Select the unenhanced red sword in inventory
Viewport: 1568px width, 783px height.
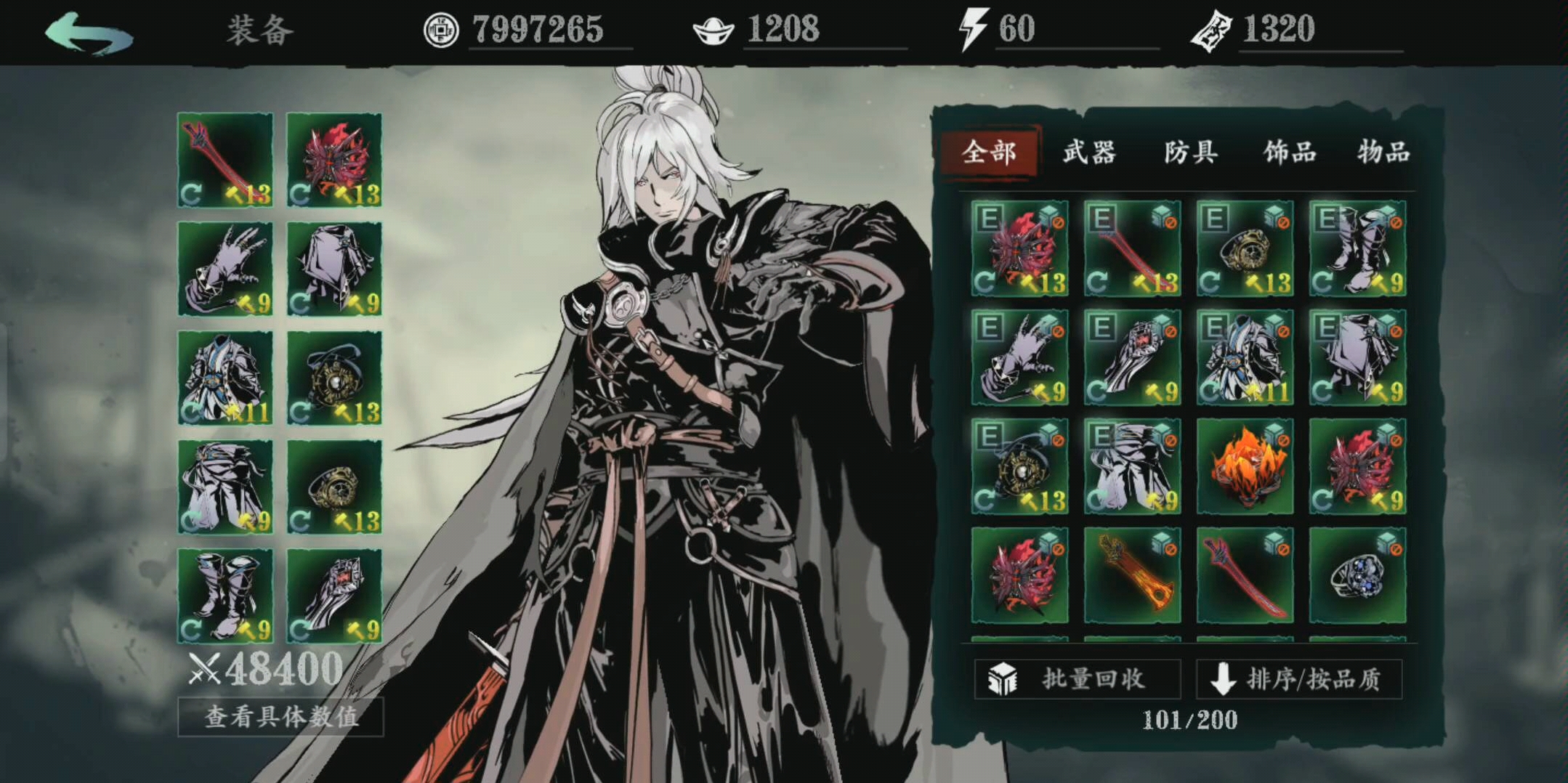point(1245,575)
